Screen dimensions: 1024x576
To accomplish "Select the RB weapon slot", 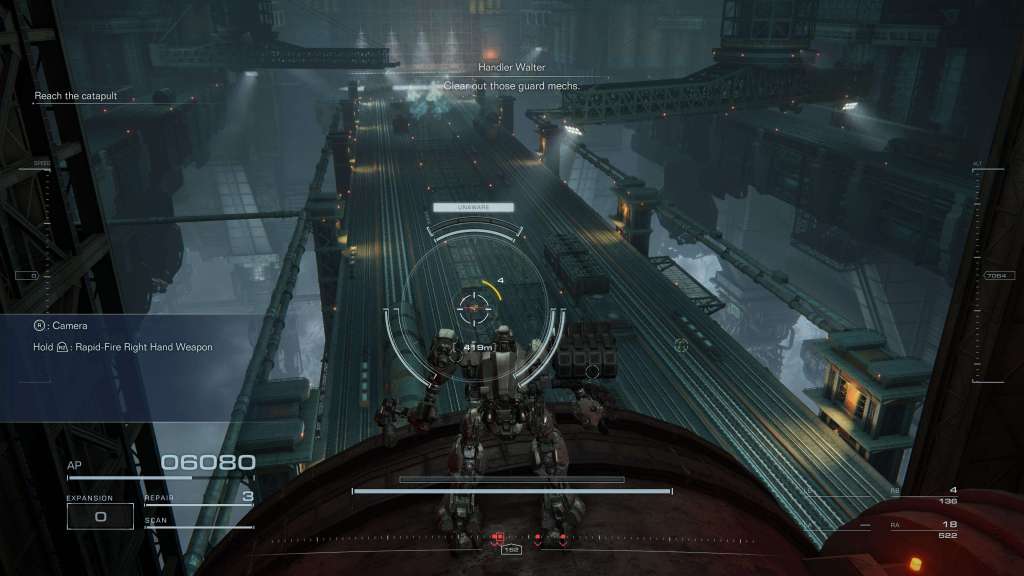I will click(x=927, y=494).
